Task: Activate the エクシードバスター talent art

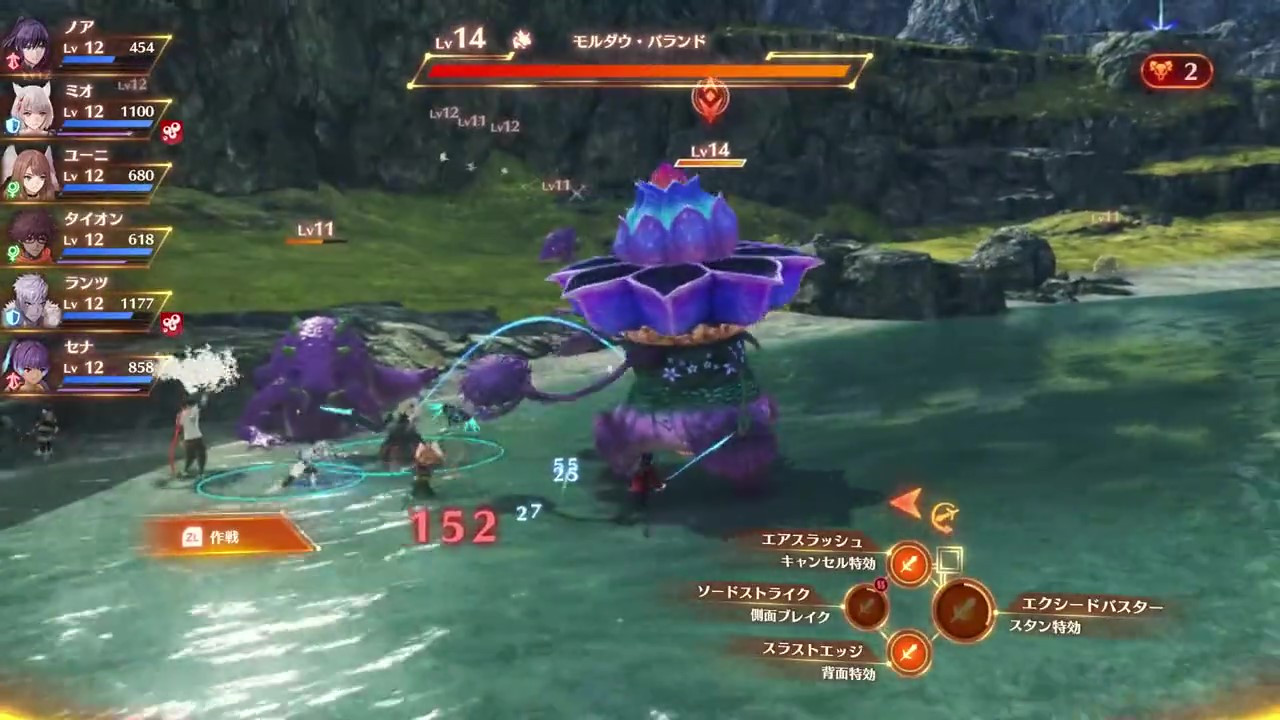Action: pyautogui.click(x=963, y=609)
